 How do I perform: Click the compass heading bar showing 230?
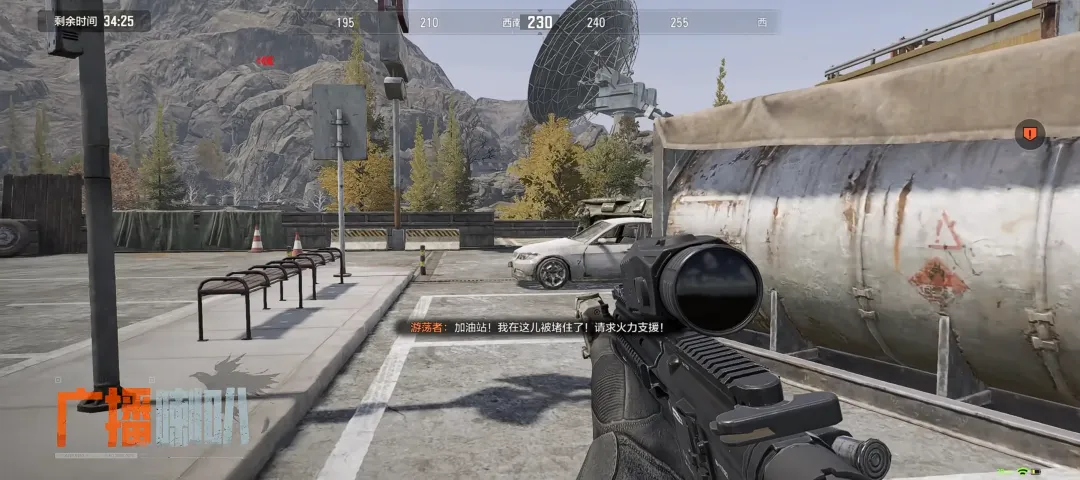[x=540, y=22]
